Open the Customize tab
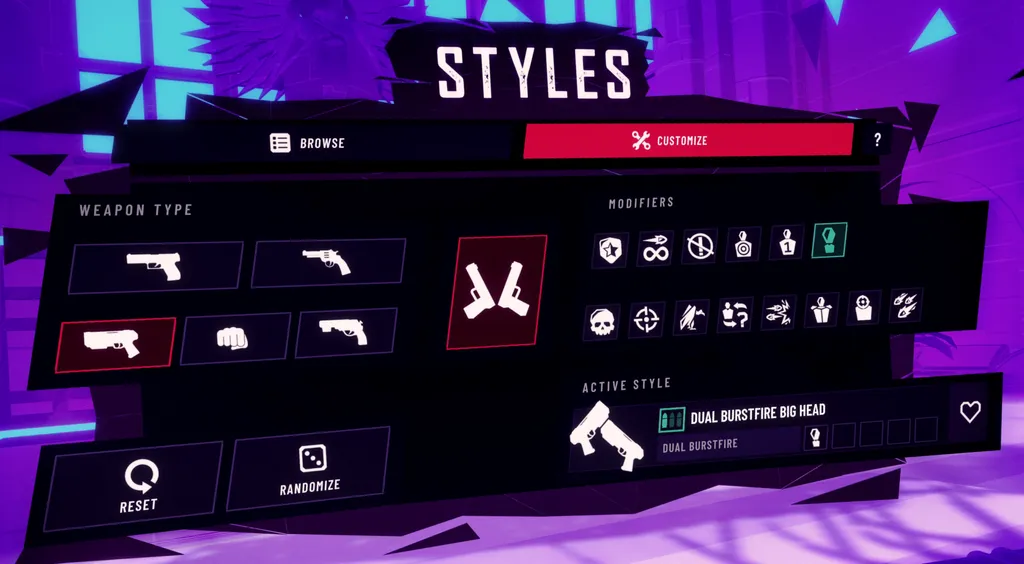Screen dimensions: 1024x564 [x=688, y=141]
